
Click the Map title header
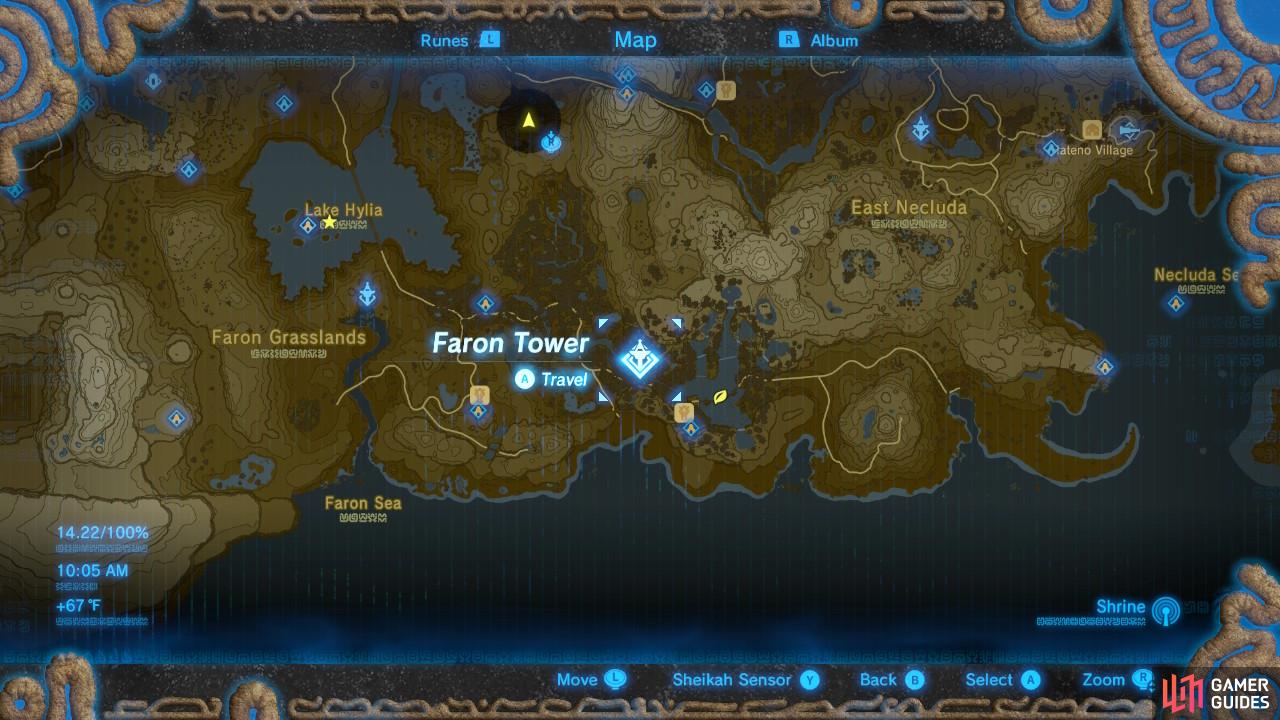(x=634, y=41)
